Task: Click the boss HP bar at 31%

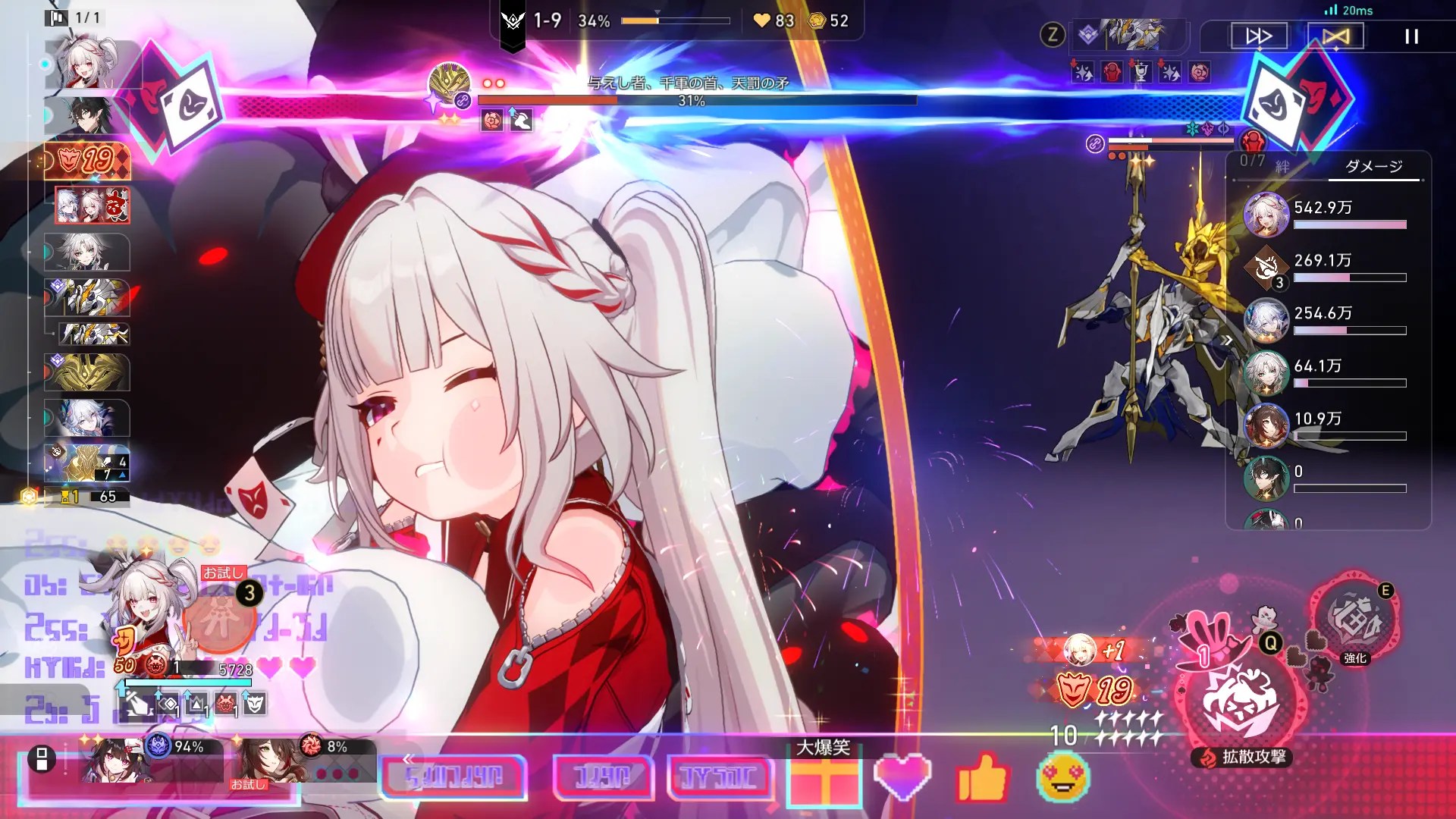Action: (x=698, y=99)
